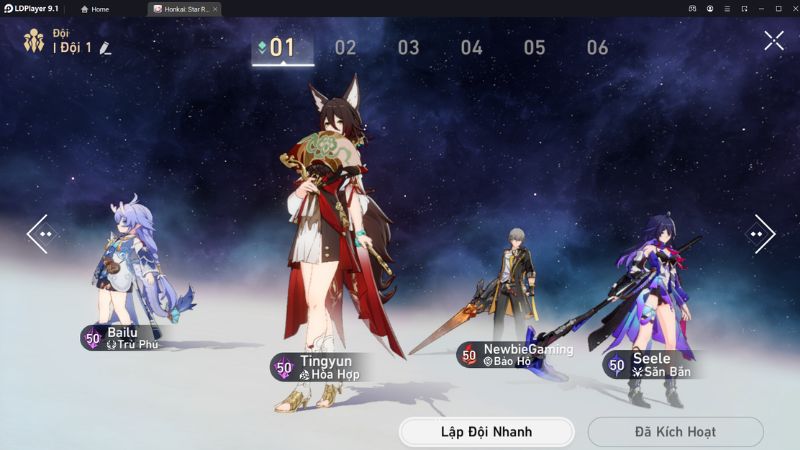The image size is (800, 450).
Task: Switch to team tab 02
Action: (345, 47)
